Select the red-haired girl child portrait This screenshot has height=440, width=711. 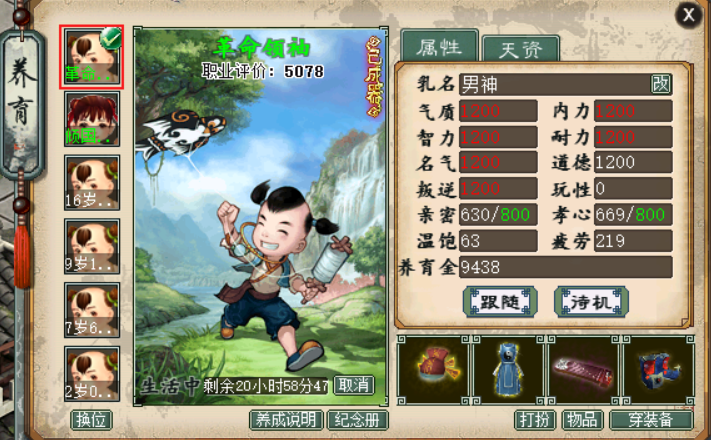tap(92, 119)
